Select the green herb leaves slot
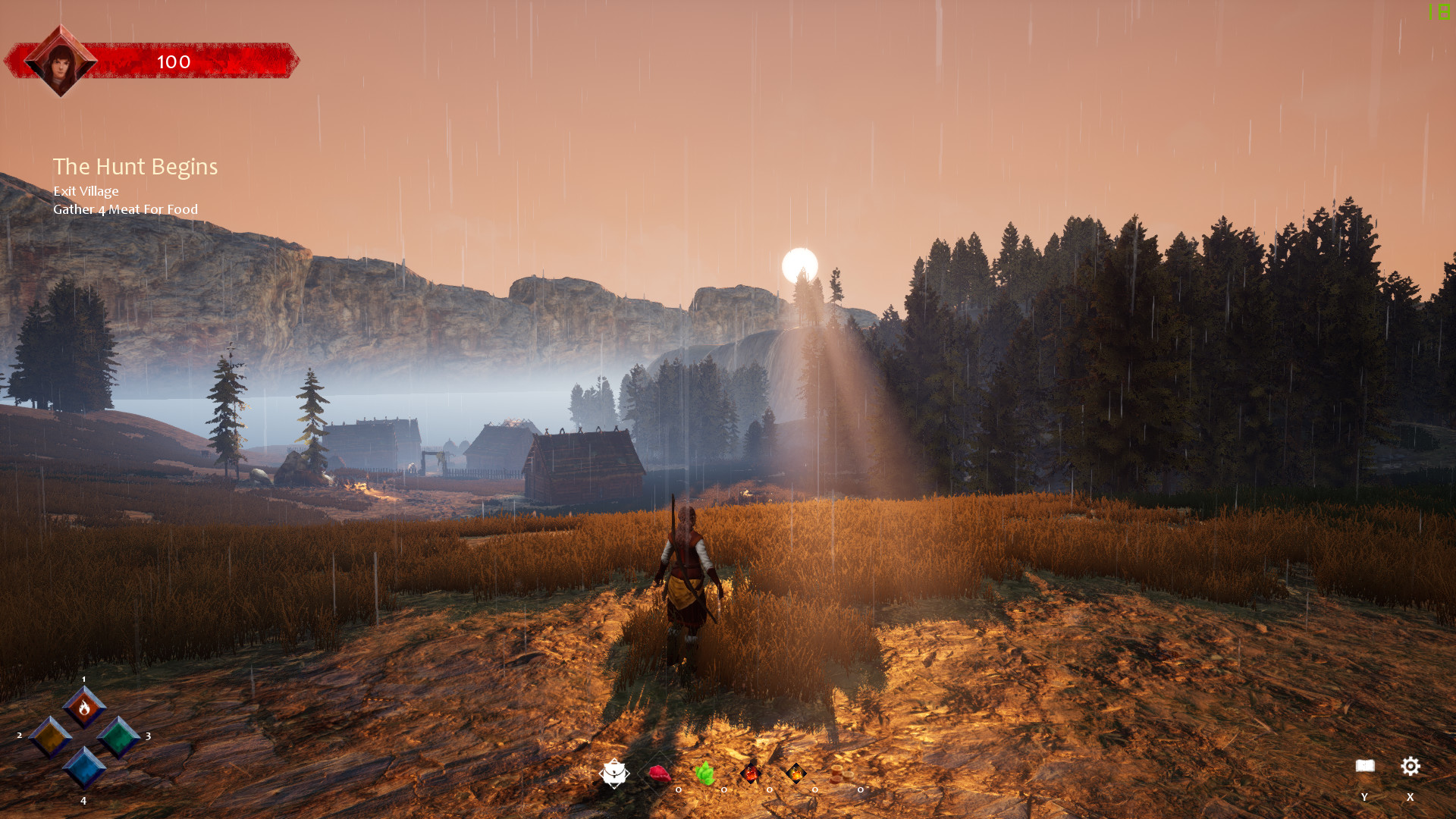 click(x=705, y=774)
